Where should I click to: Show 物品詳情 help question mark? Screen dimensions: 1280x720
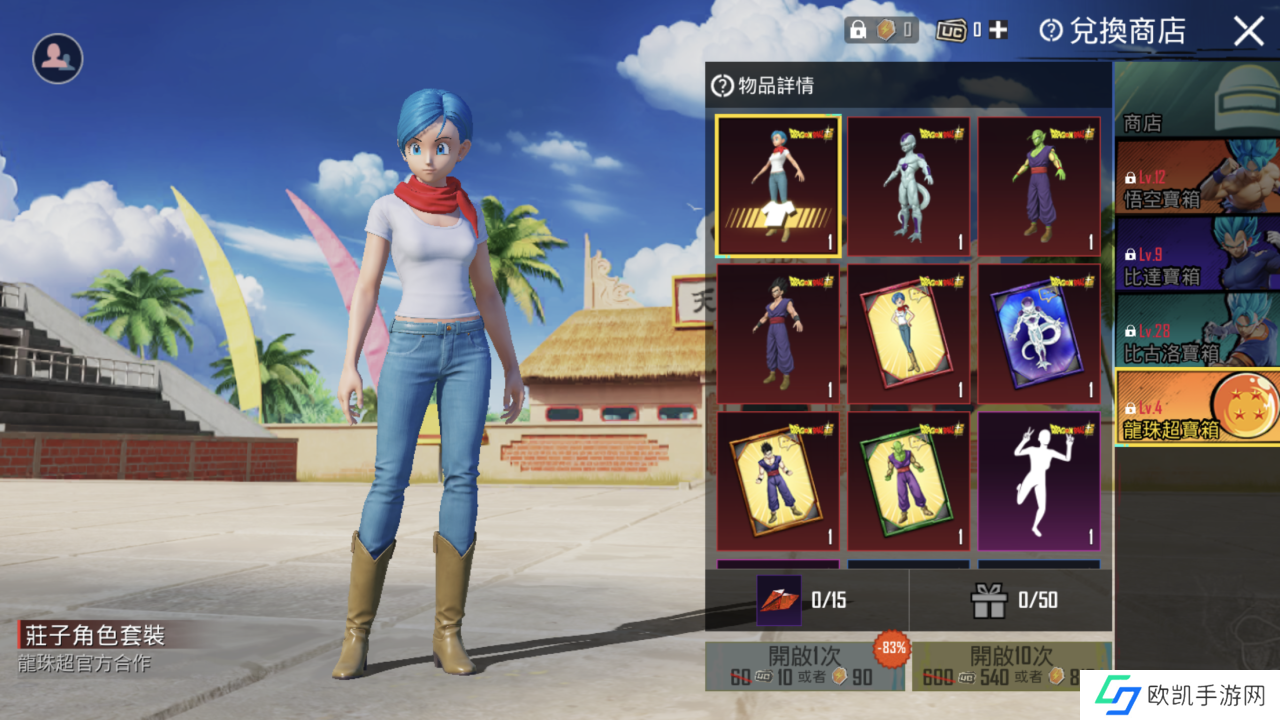click(x=722, y=86)
